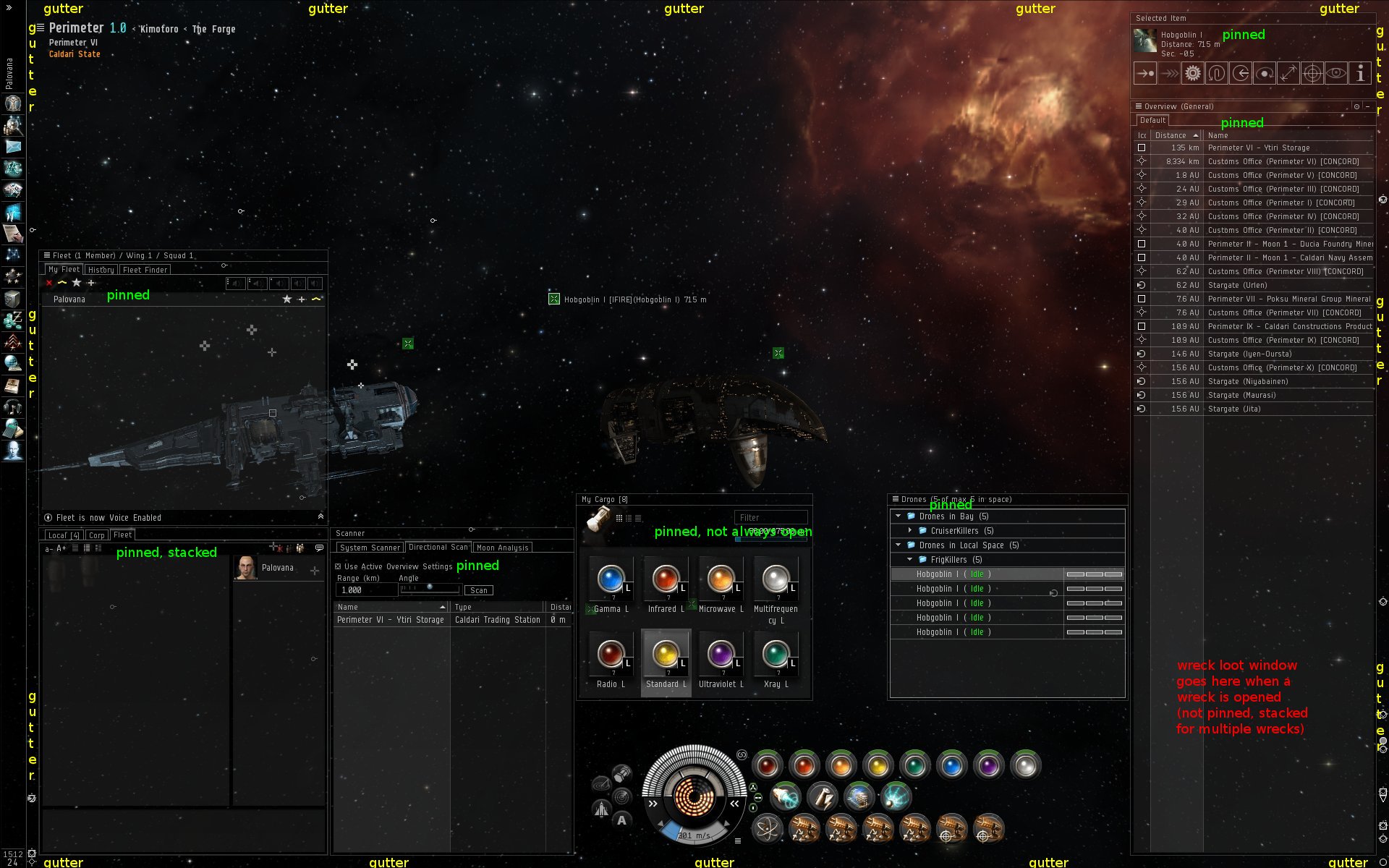Collapse the Drones in Bay group
The height and width of the screenshot is (868, 1389).
pos(899,516)
